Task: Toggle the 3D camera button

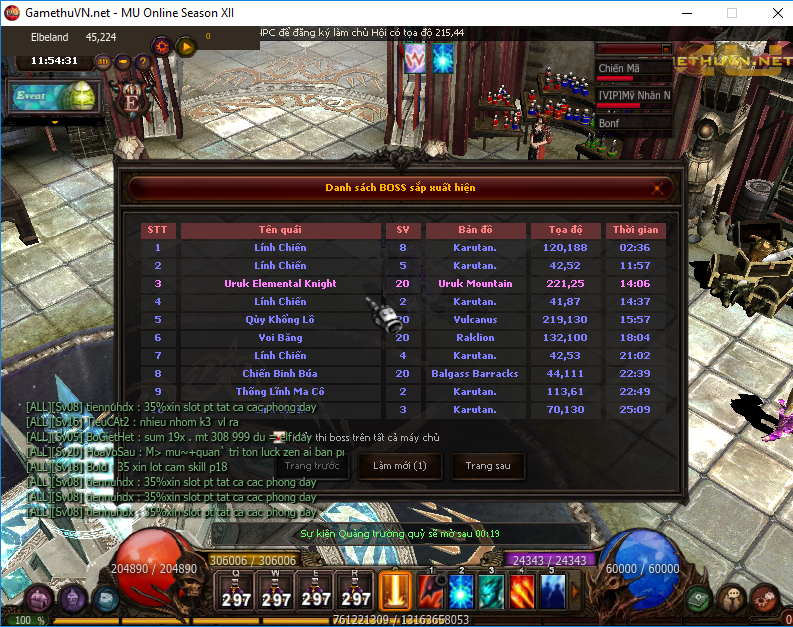Action: 104,61
